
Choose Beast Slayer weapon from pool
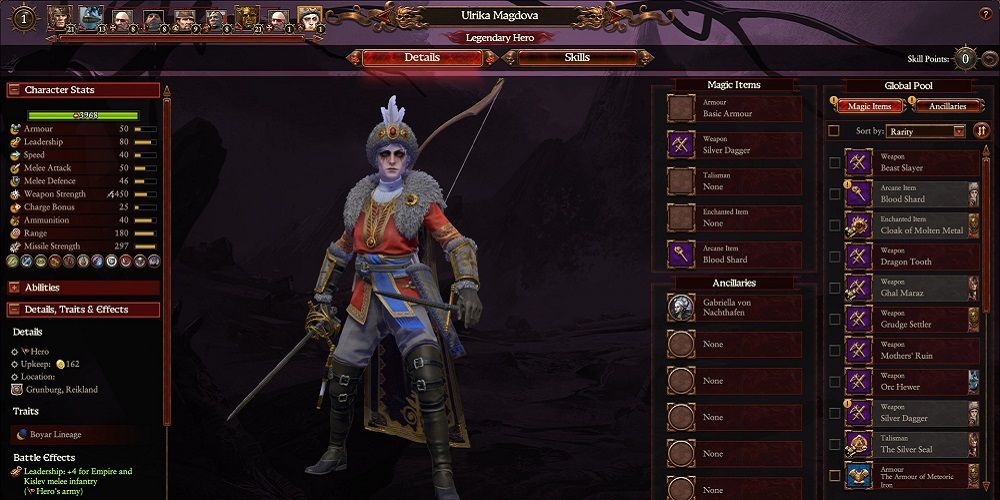[912, 163]
